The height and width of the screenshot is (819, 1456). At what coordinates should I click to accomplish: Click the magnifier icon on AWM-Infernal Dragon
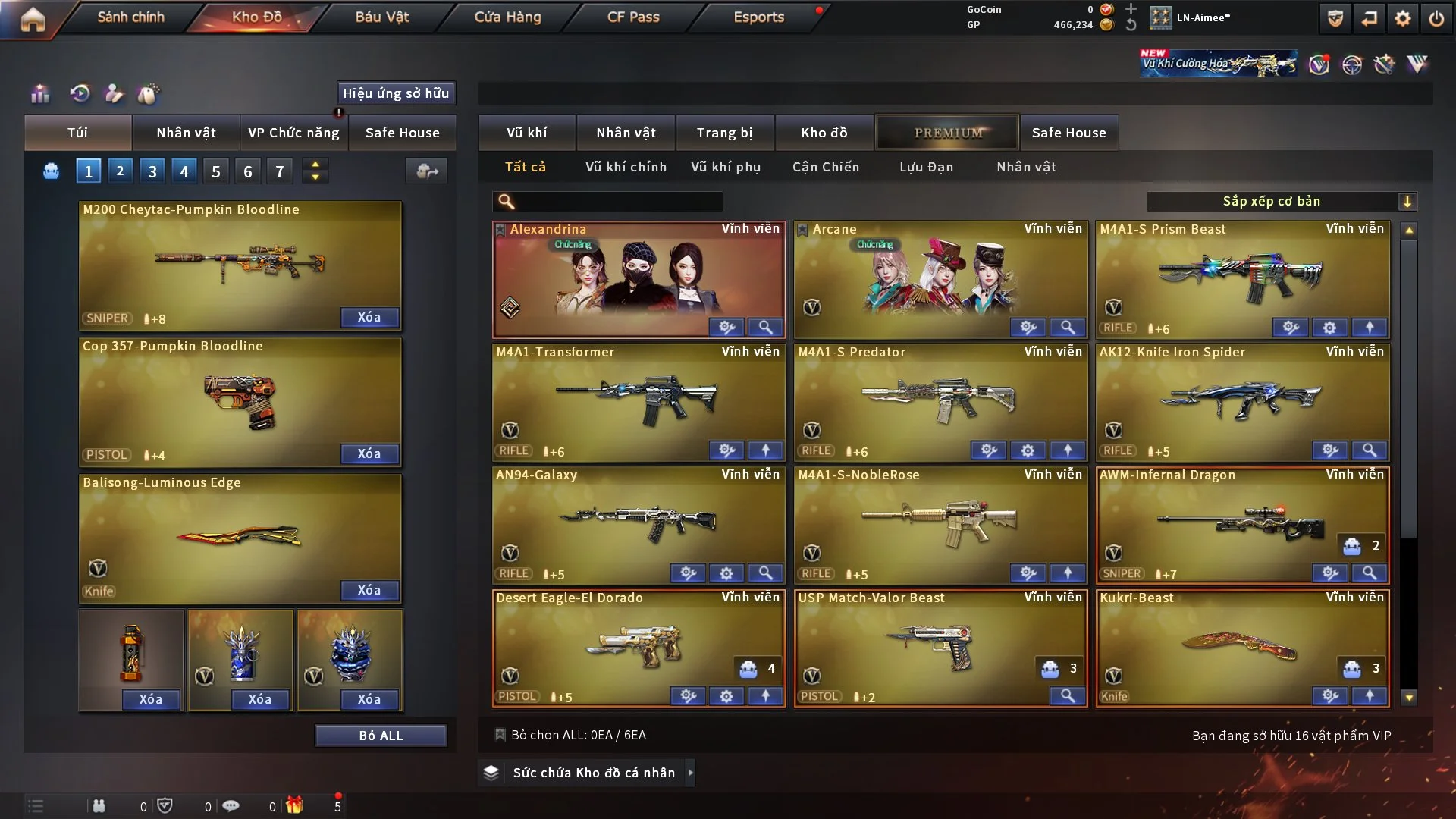(x=1370, y=573)
